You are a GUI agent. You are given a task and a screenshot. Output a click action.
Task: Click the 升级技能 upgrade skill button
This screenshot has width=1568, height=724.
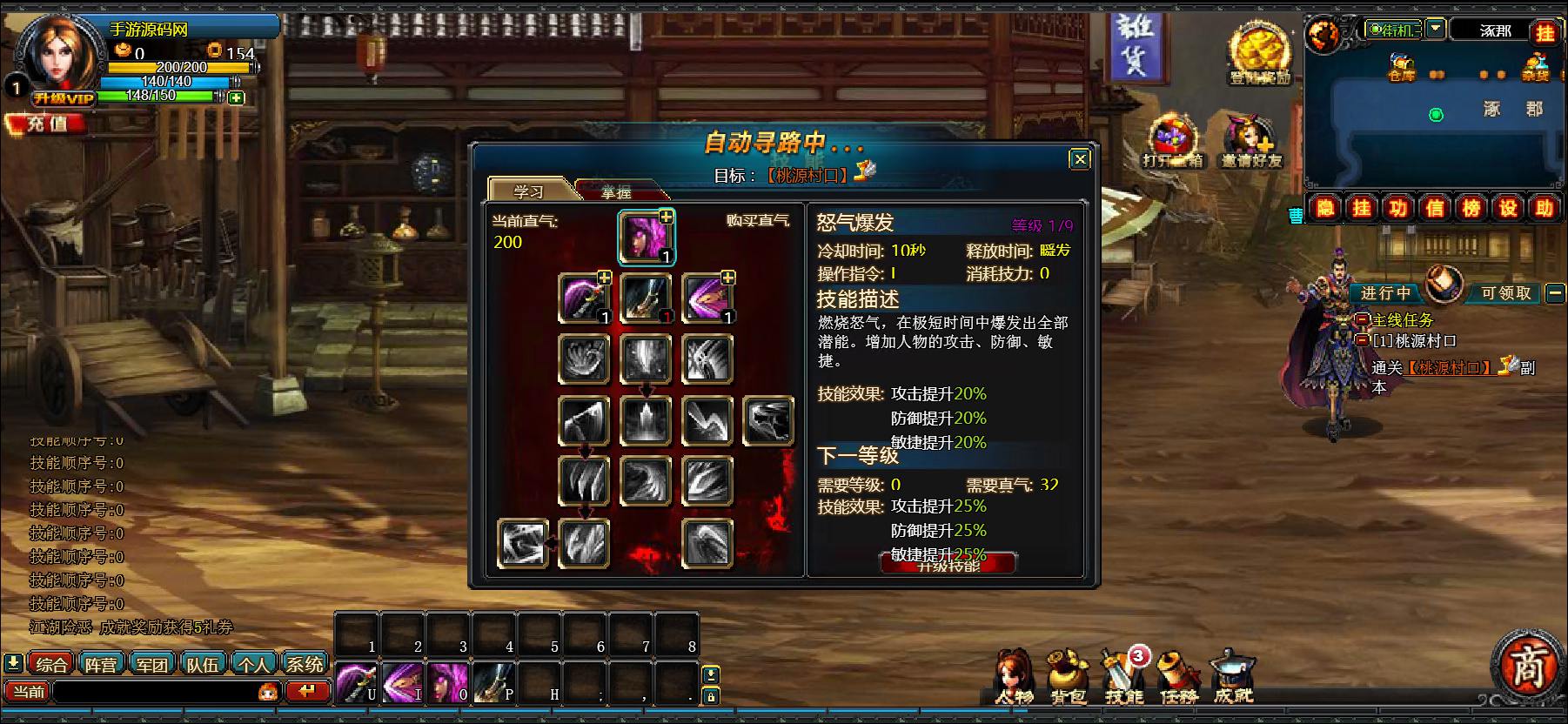tap(948, 564)
